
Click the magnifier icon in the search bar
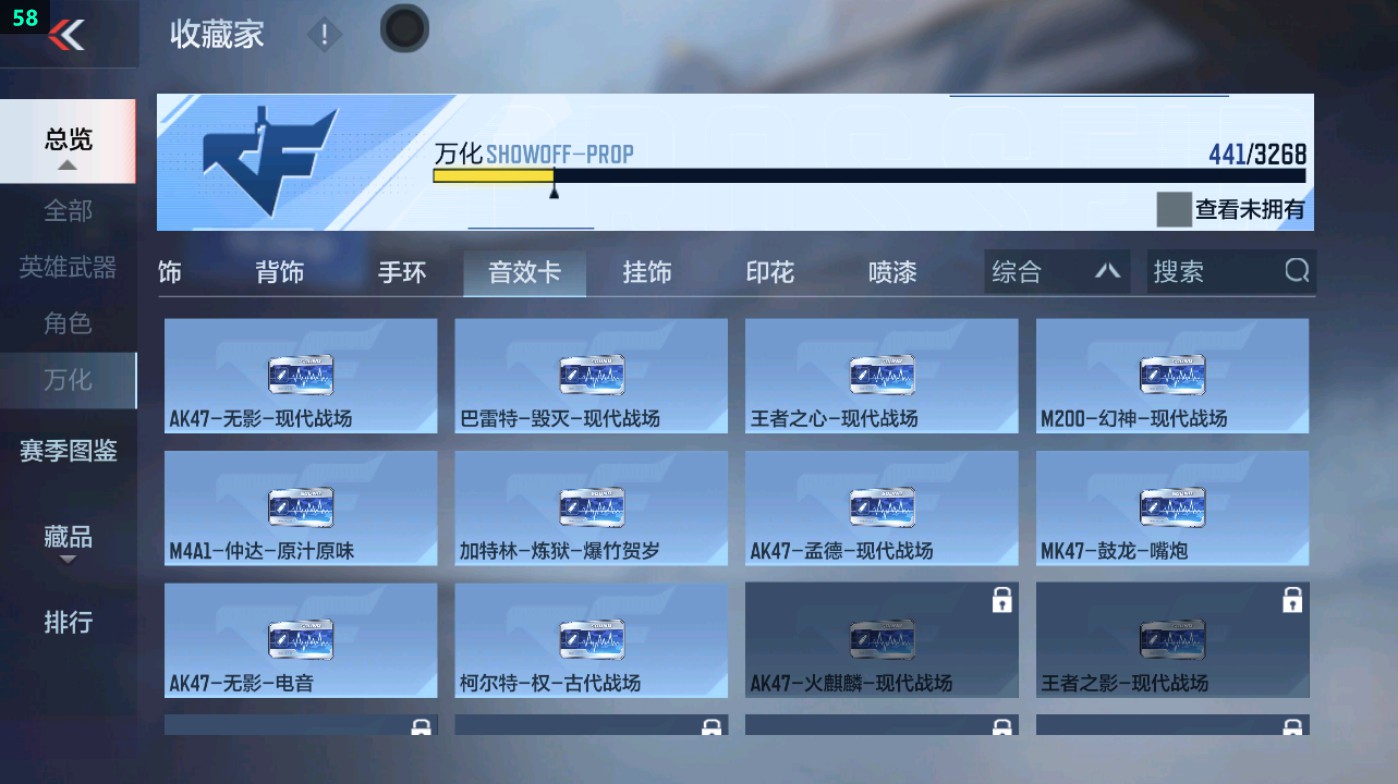pyautogui.click(x=1297, y=271)
